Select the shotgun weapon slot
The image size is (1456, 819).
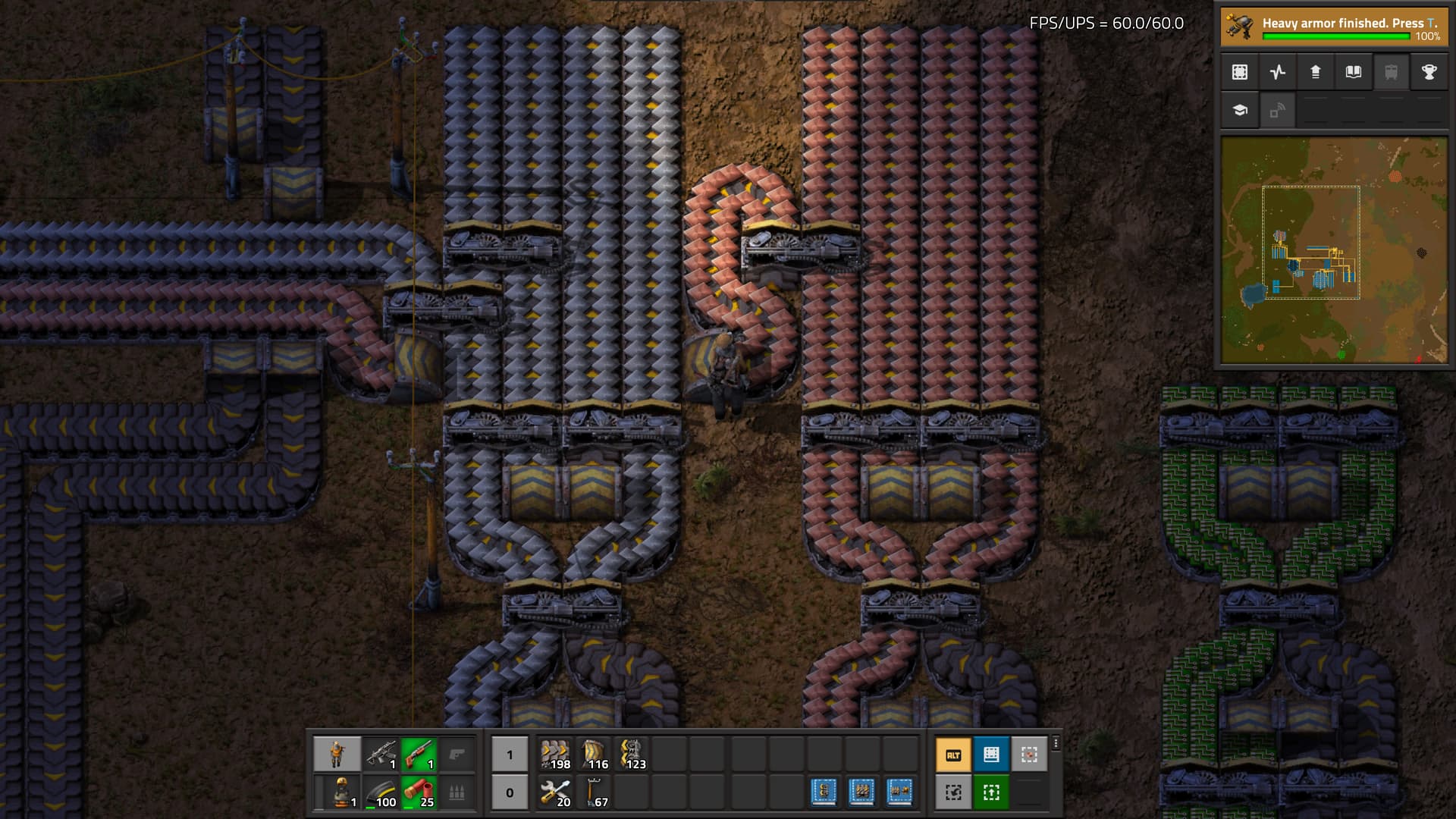(x=419, y=755)
